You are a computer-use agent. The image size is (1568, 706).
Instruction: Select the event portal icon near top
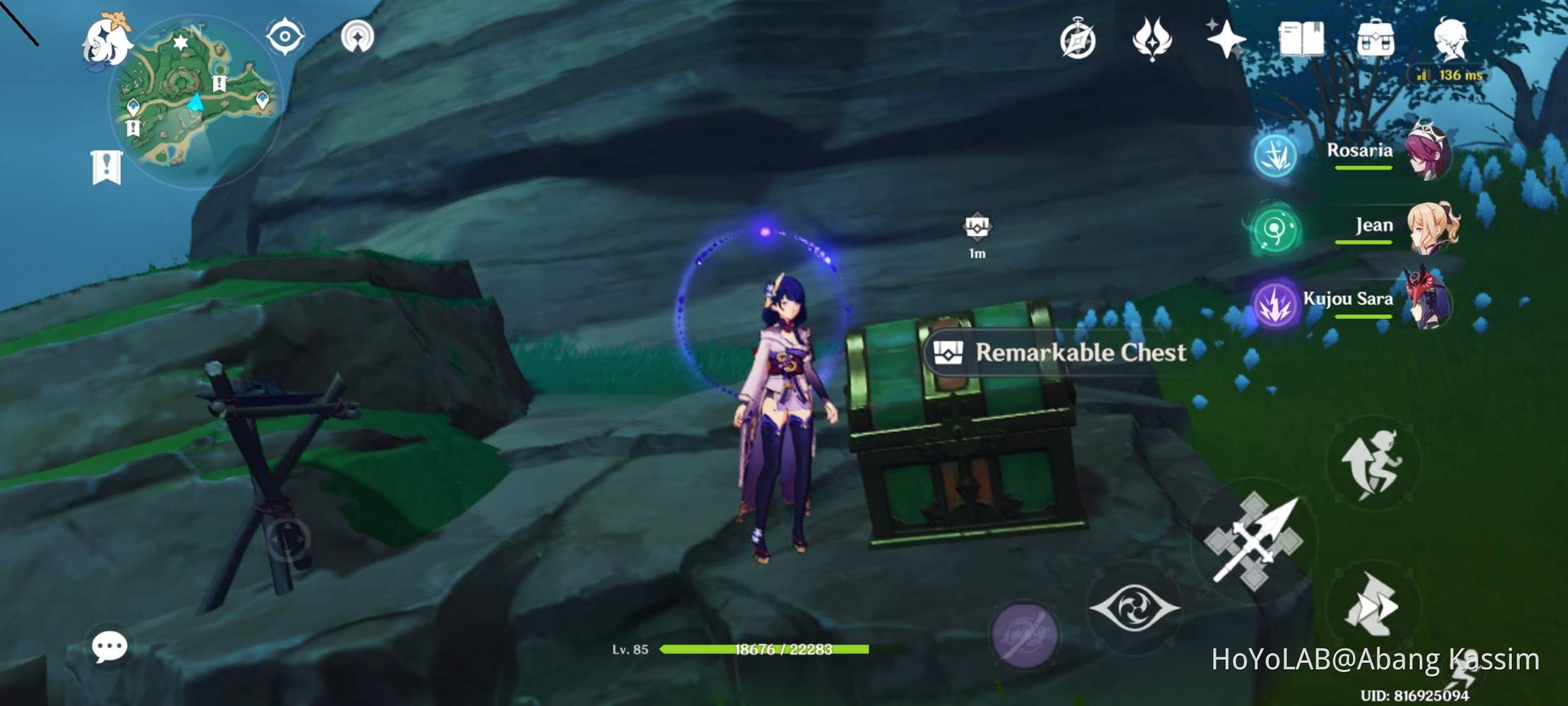click(1080, 39)
